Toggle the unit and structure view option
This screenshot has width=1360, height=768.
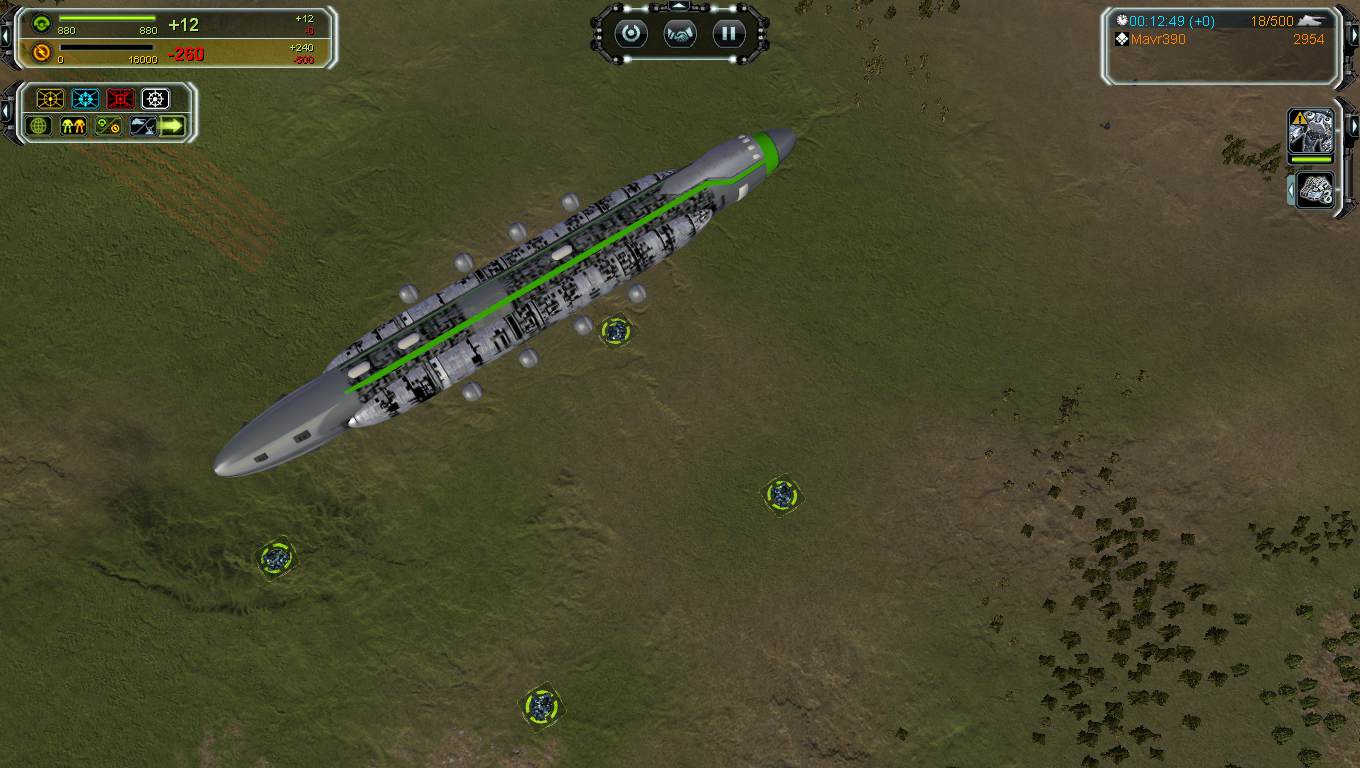(141, 126)
